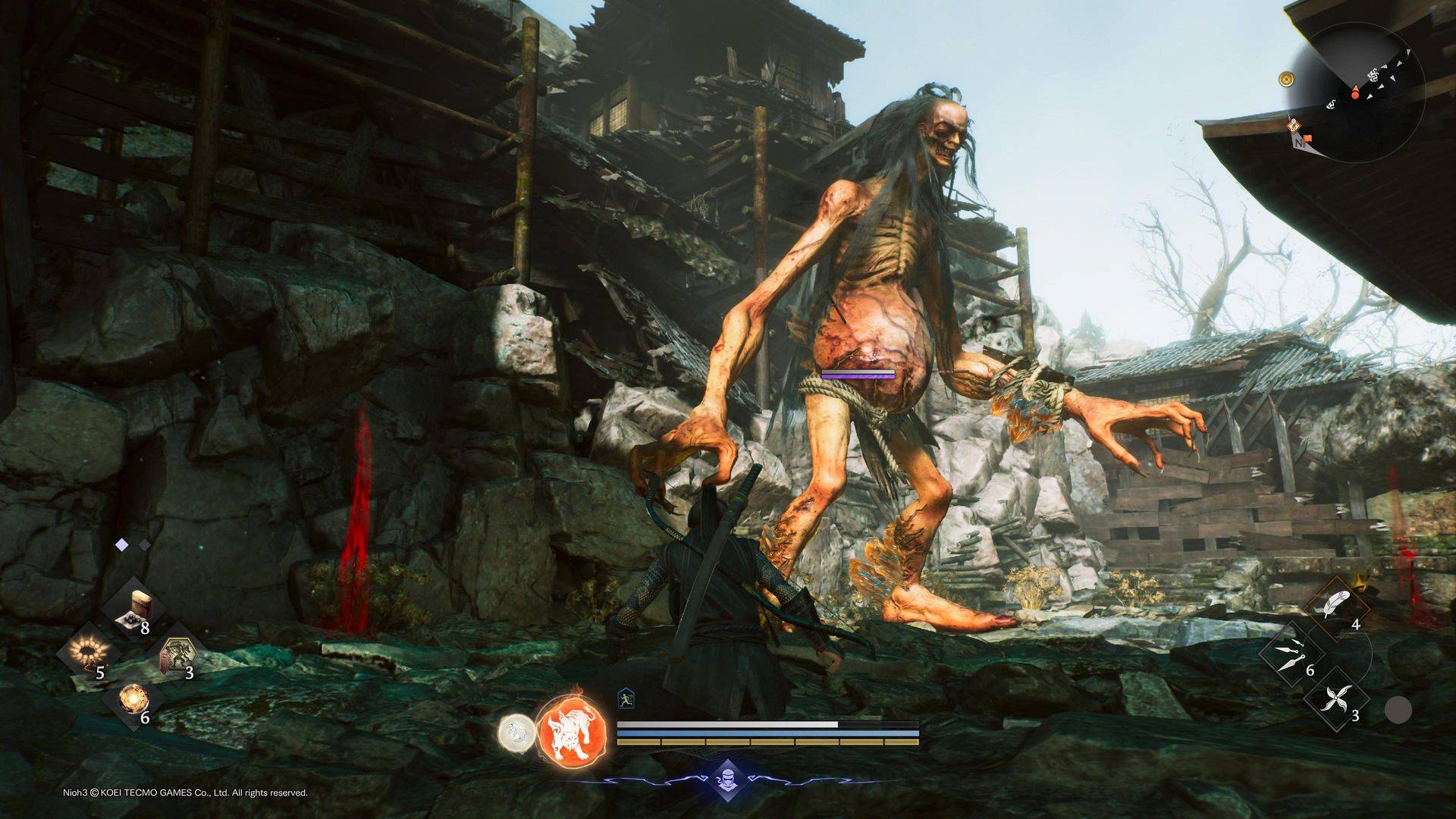Viewport: 1456px width, 819px height.
Task: Select the shuriken ninjutsu slot
Action: click(x=1336, y=698)
